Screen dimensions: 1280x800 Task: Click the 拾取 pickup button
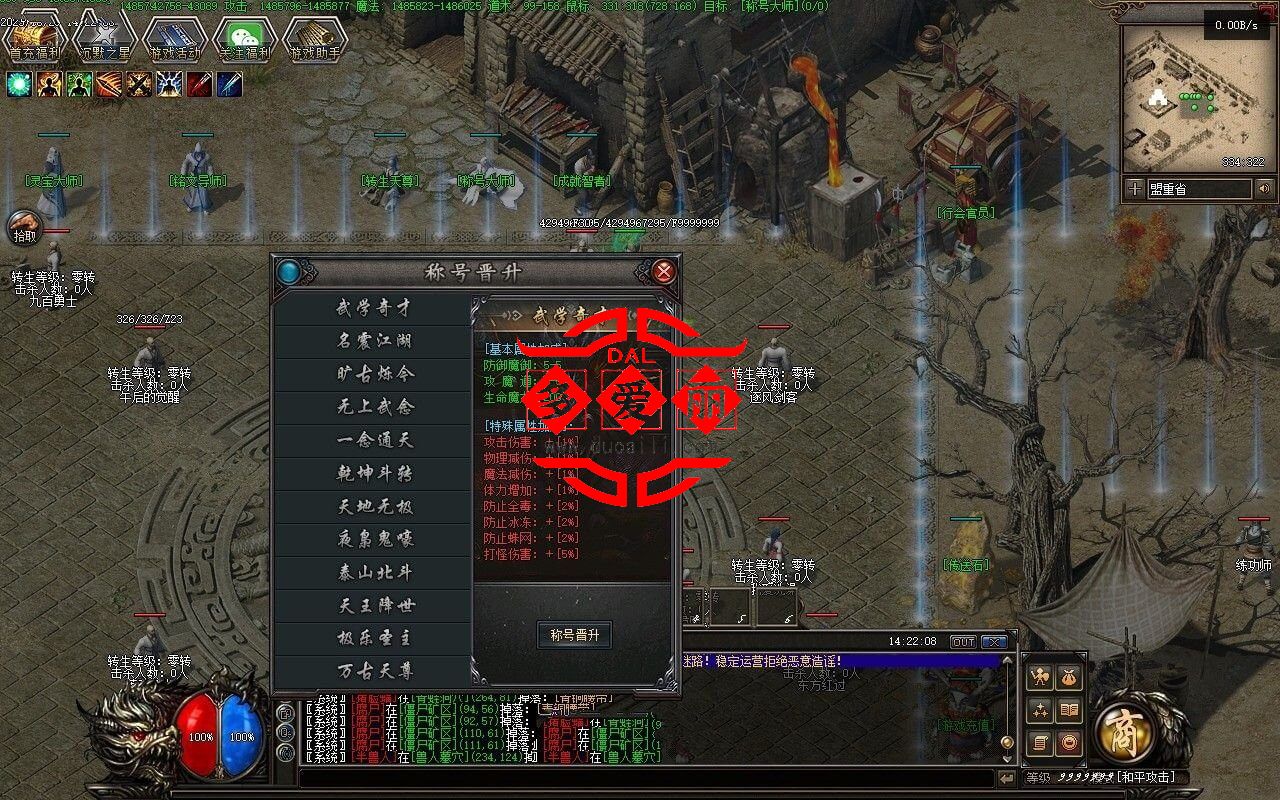click(x=24, y=229)
